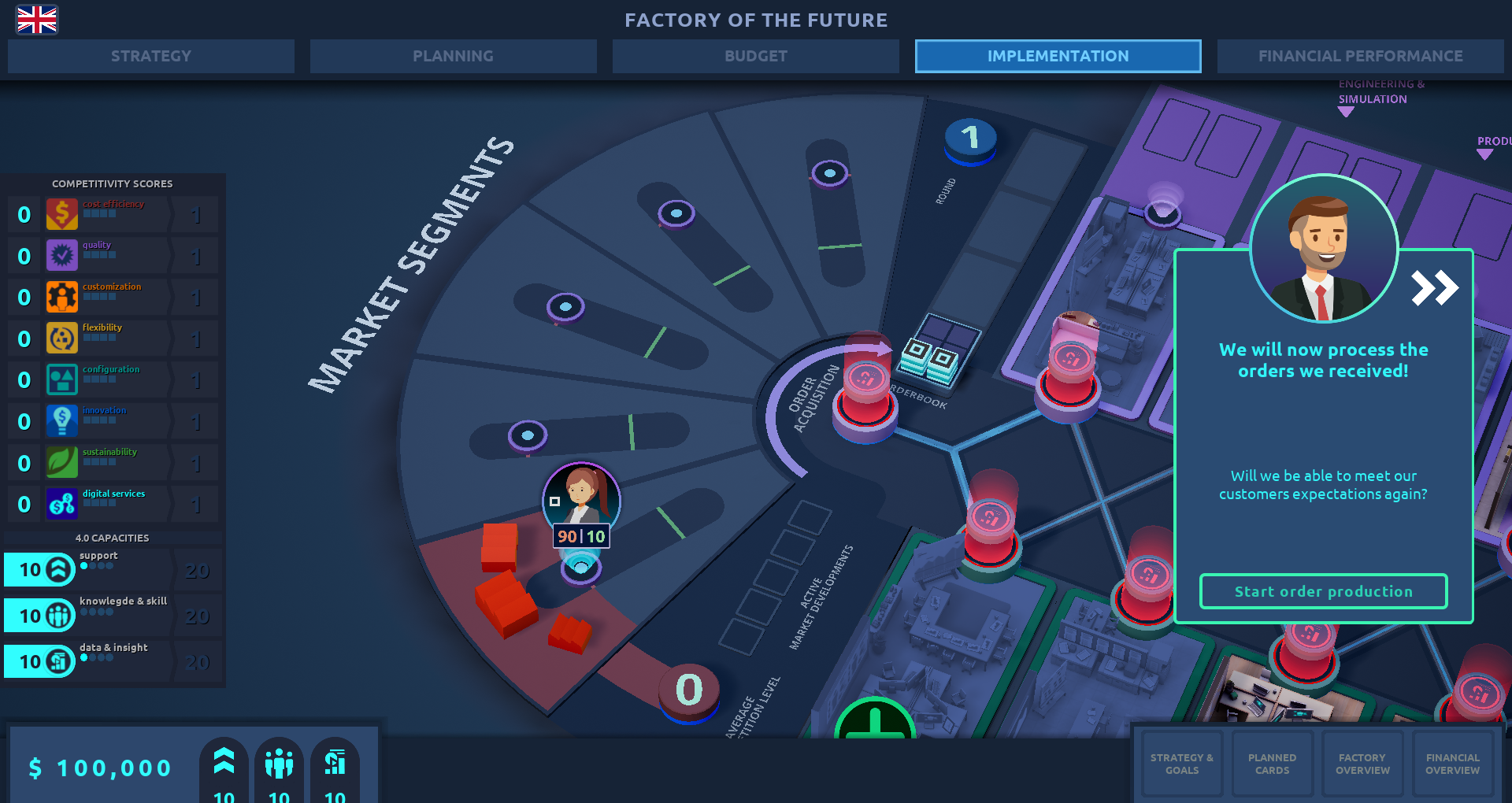Change language via the UK flag
Image resolution: width=1512 pixels, height=803 pixels.
click(37, 20)
